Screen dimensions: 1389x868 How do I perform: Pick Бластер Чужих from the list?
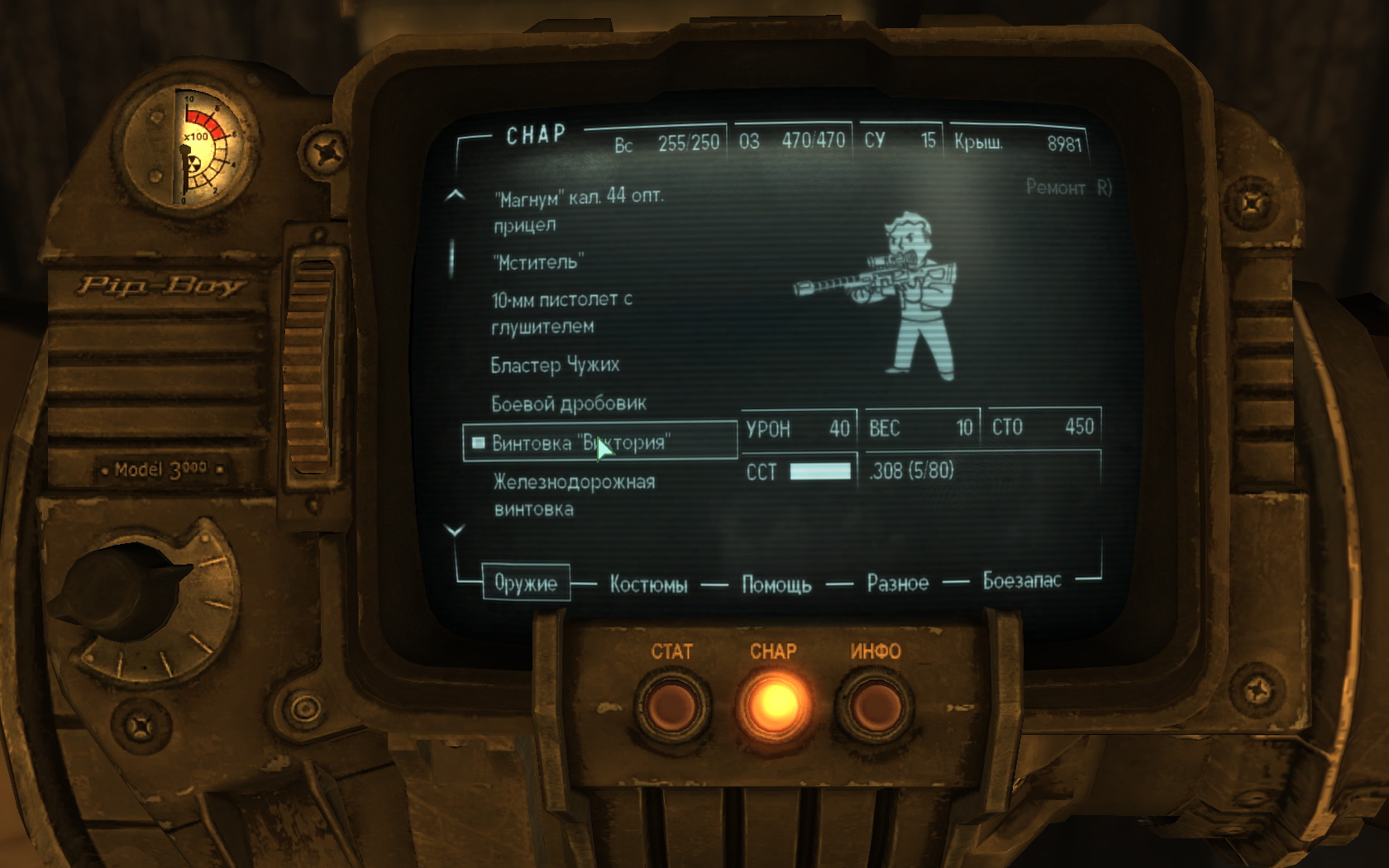[555, 365]
